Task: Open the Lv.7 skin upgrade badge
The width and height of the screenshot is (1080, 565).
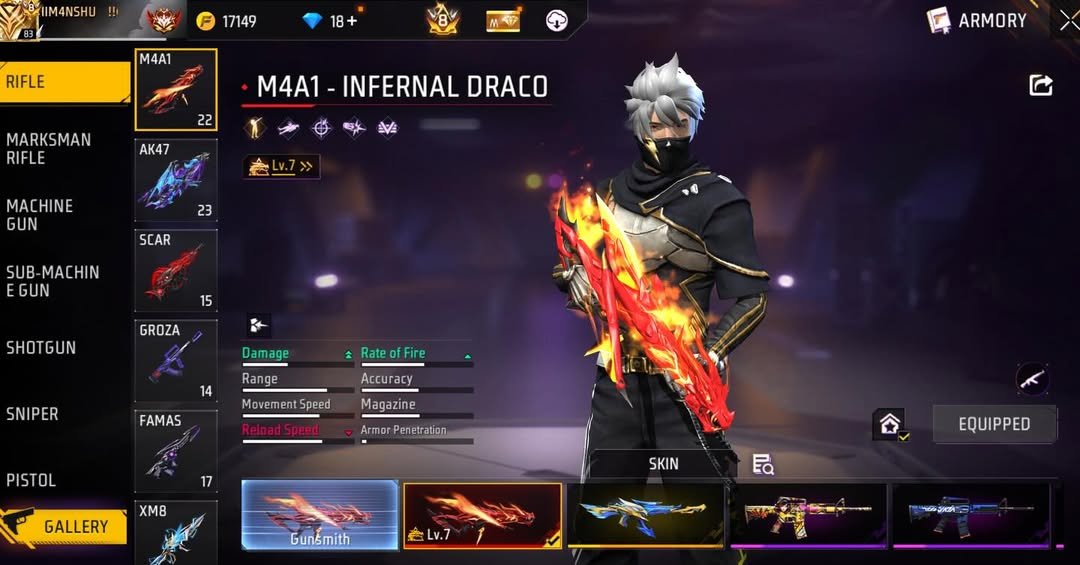Action: (x=281, y=167)
